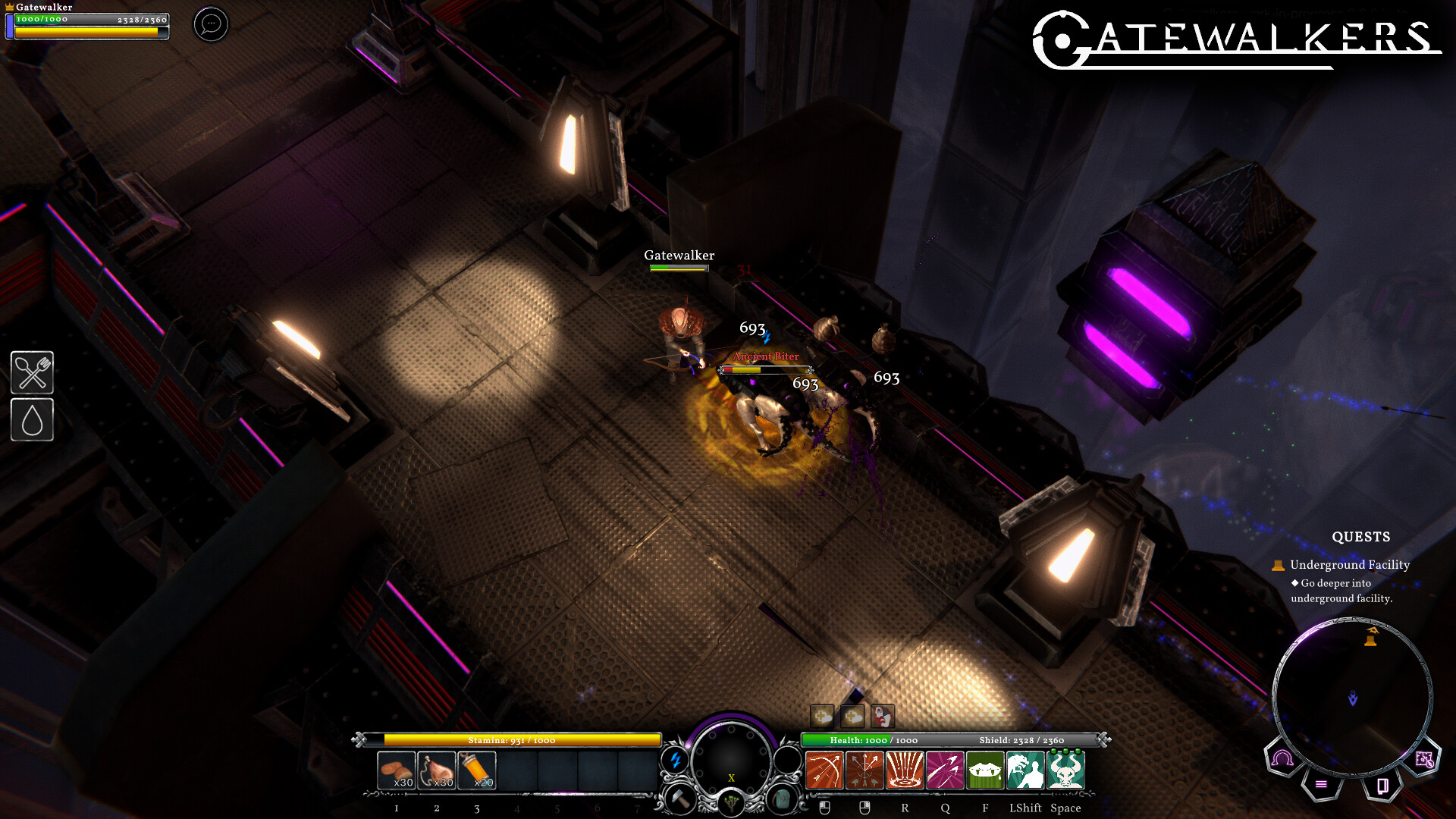Select the Underground Facility quest entry
Screen dimensions: 1456x819
pyautogui.click(x=1350, y=565)
